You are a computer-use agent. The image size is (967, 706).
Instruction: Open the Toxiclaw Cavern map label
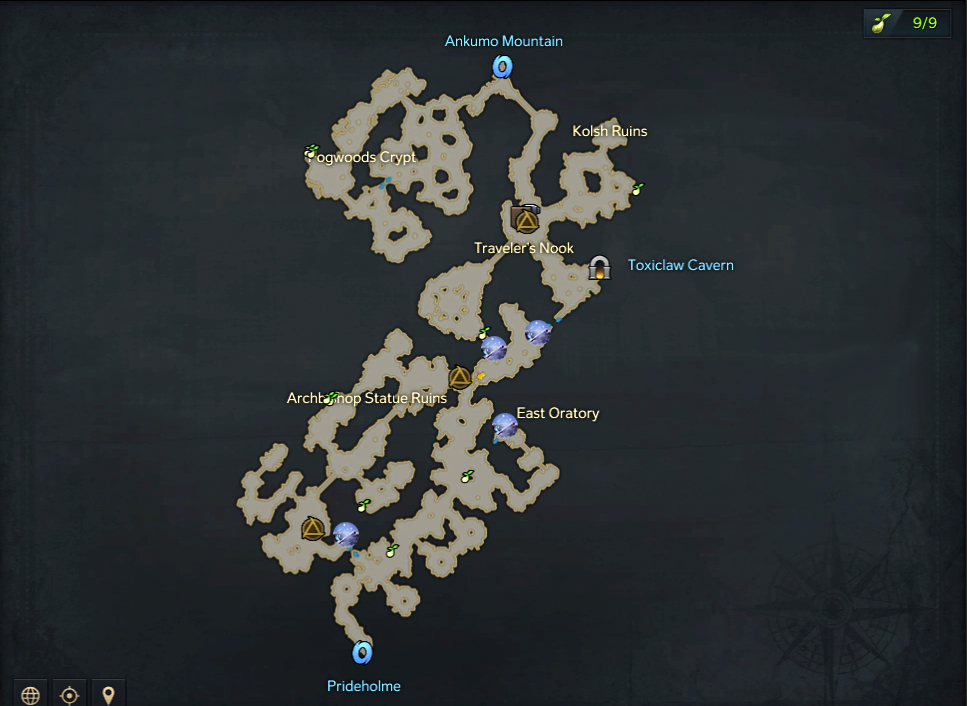click(x=680, y=265)
